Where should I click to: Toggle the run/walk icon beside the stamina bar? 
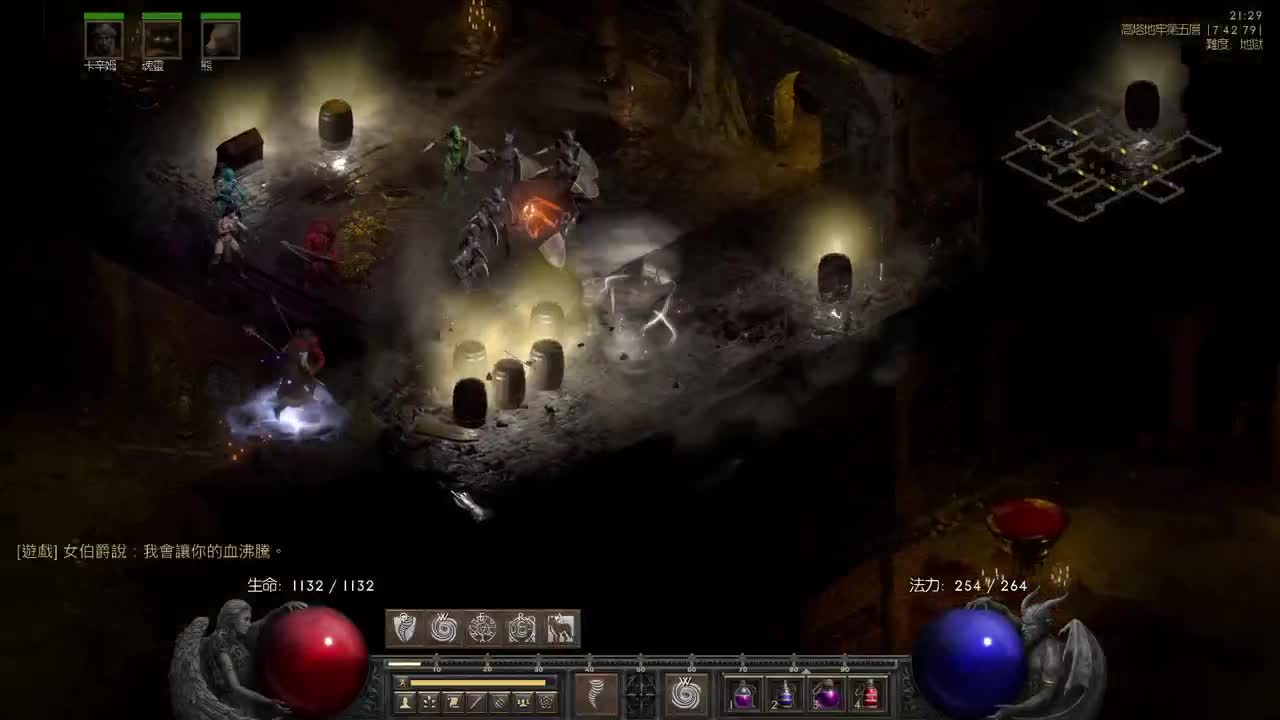tap(402, 682)
